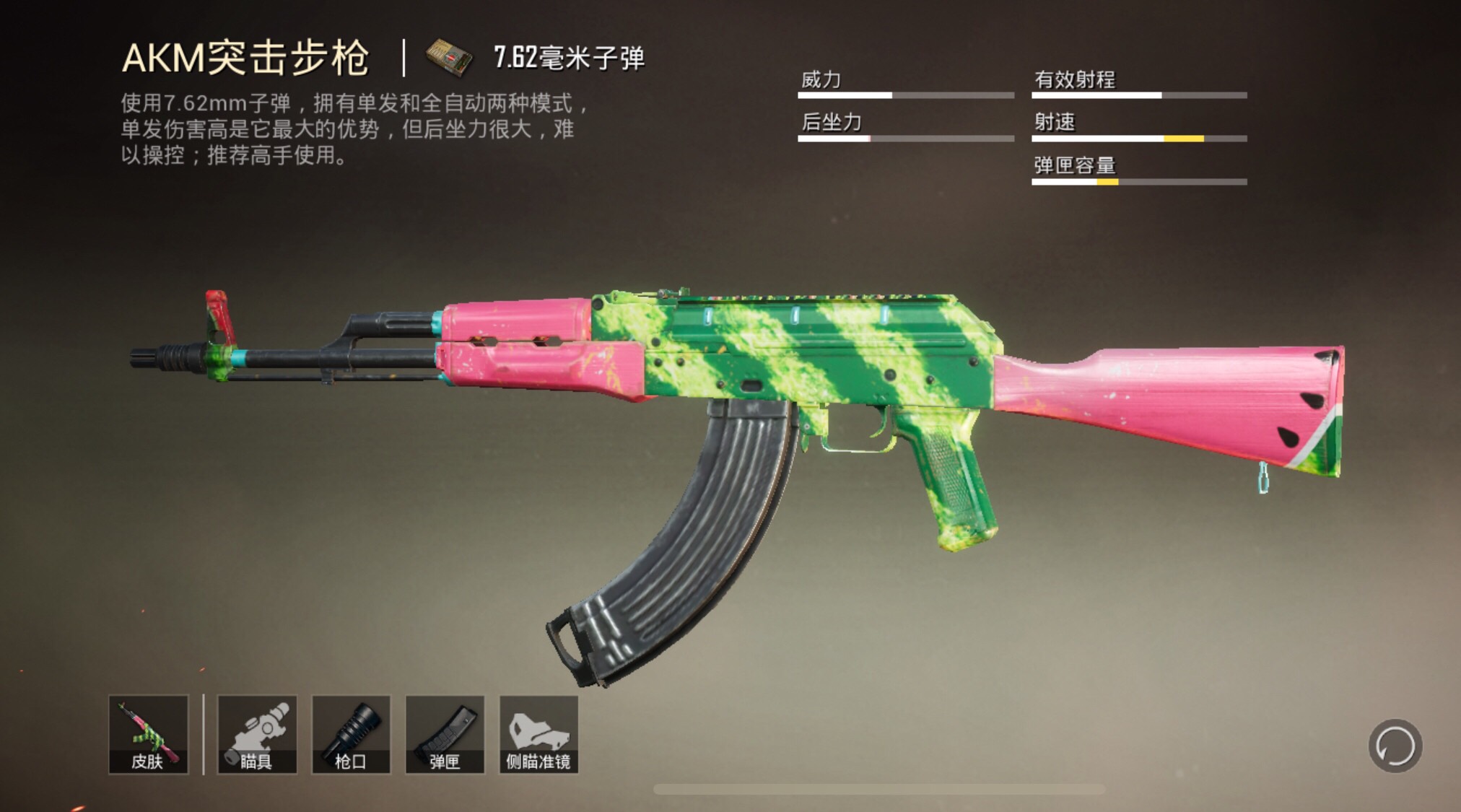Choose the 枪口 muzzle attachment slot
The image size is (1461, 812).
(x=351, y=734)
